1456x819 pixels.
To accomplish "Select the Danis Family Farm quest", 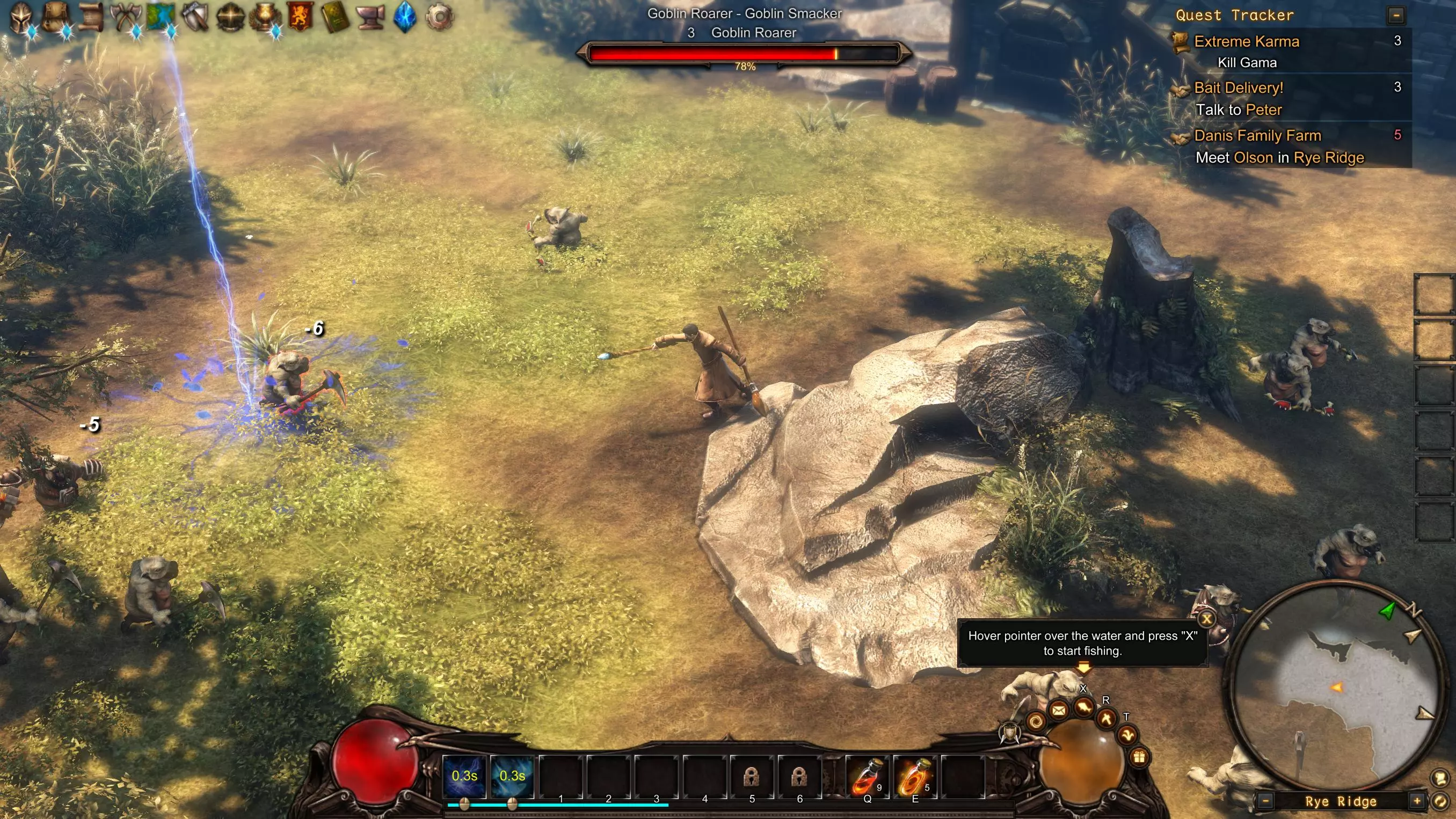I will point(1257,136).
